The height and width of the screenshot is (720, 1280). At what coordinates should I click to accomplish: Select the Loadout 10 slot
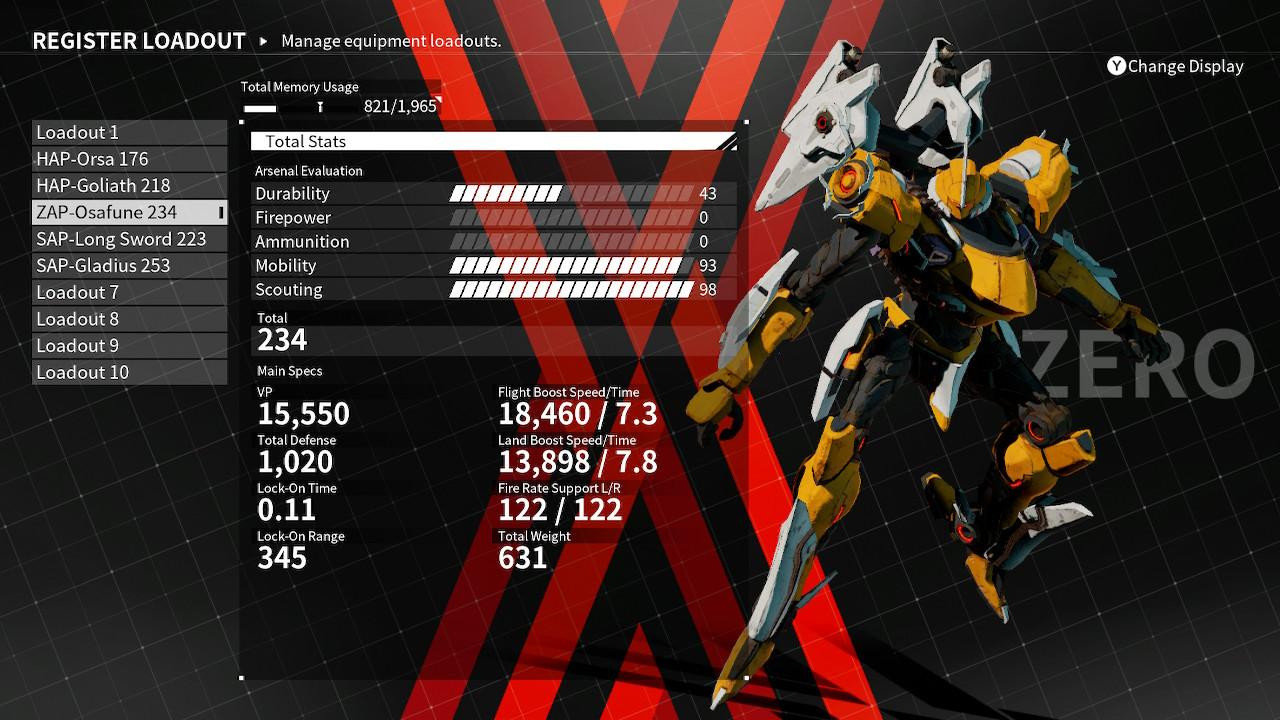click(129, 372)
